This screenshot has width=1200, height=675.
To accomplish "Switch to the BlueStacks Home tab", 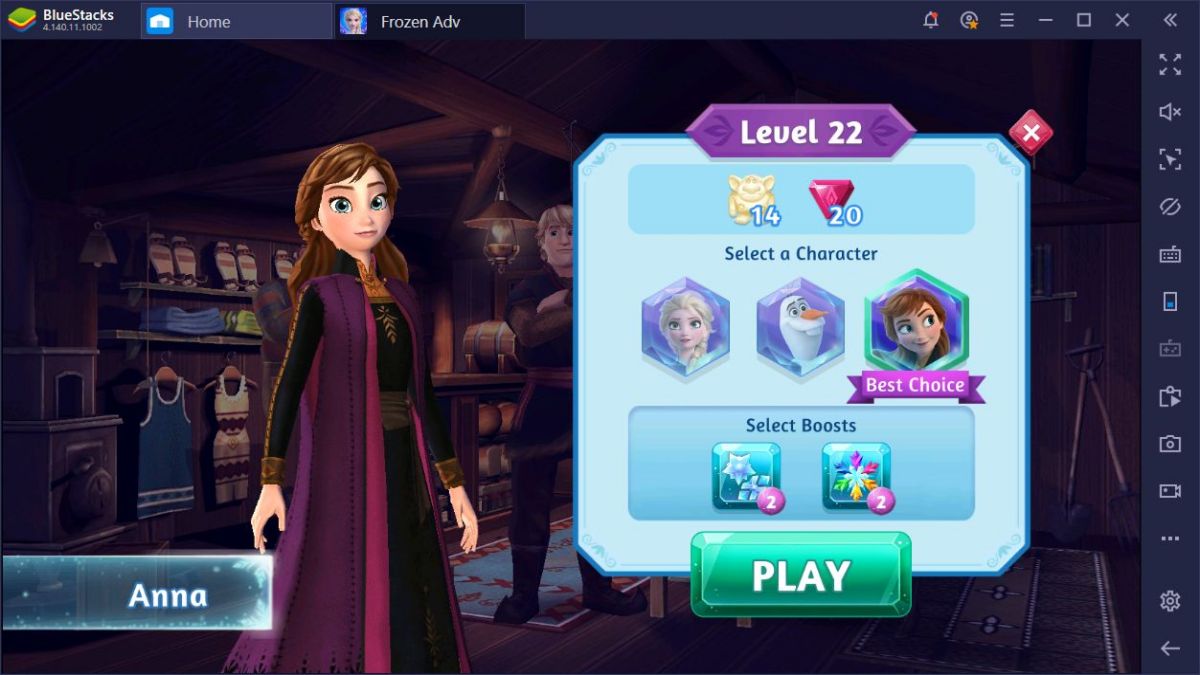I will [x=208, y=21].
